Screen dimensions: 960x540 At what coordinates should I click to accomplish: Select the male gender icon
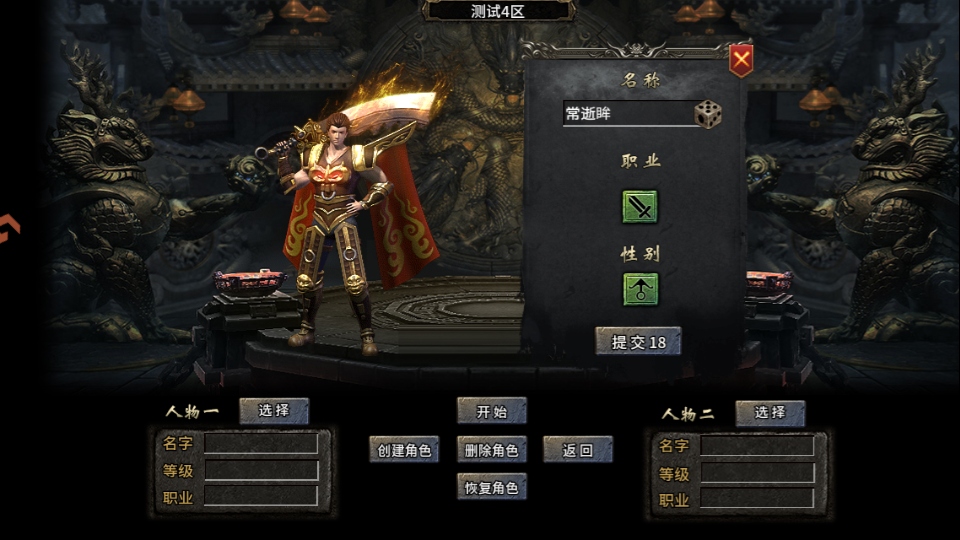tap(640, 289)
